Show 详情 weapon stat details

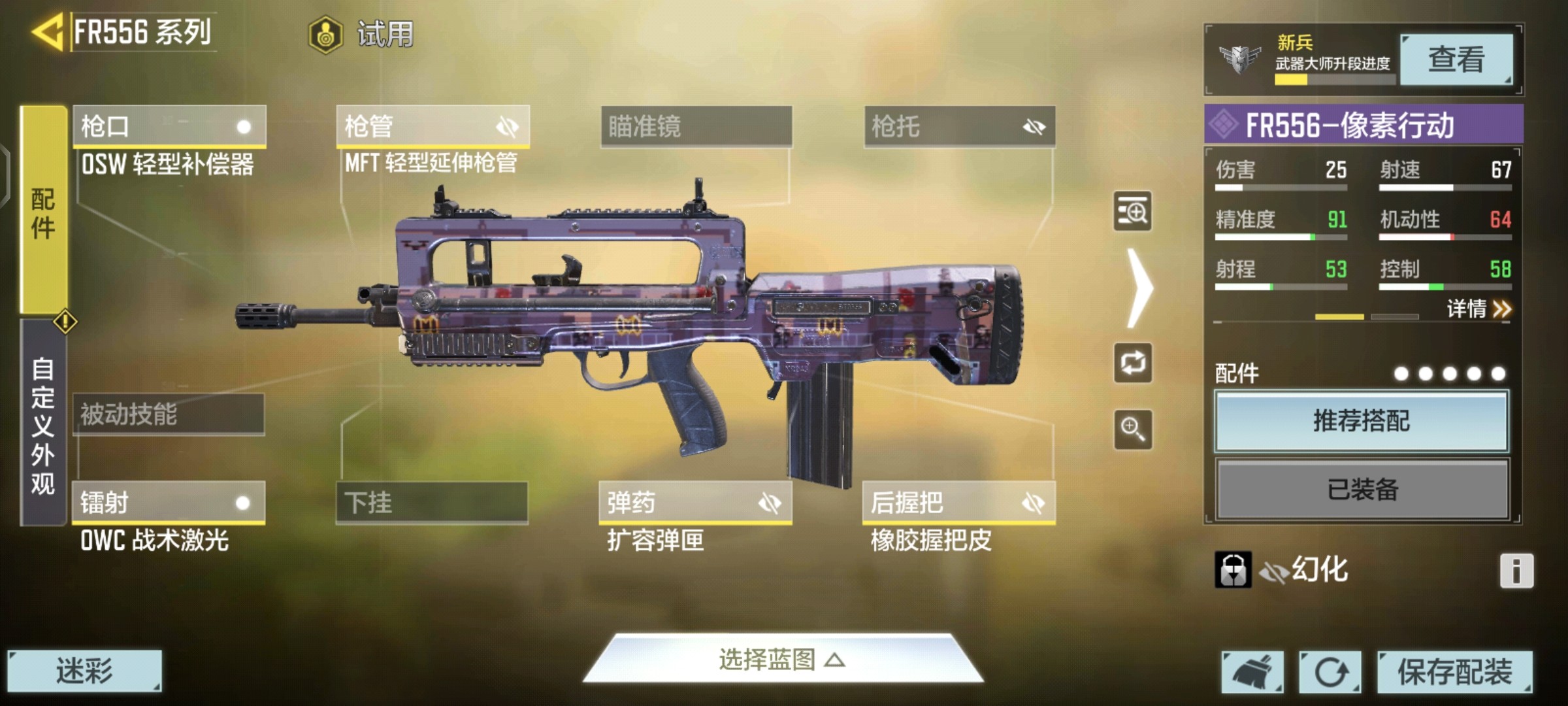pos(1478,309)
